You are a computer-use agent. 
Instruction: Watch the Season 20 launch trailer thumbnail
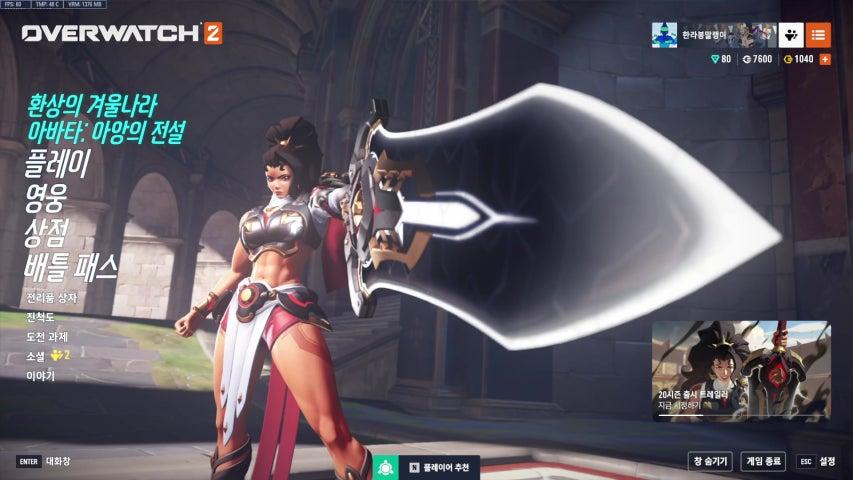741,371
